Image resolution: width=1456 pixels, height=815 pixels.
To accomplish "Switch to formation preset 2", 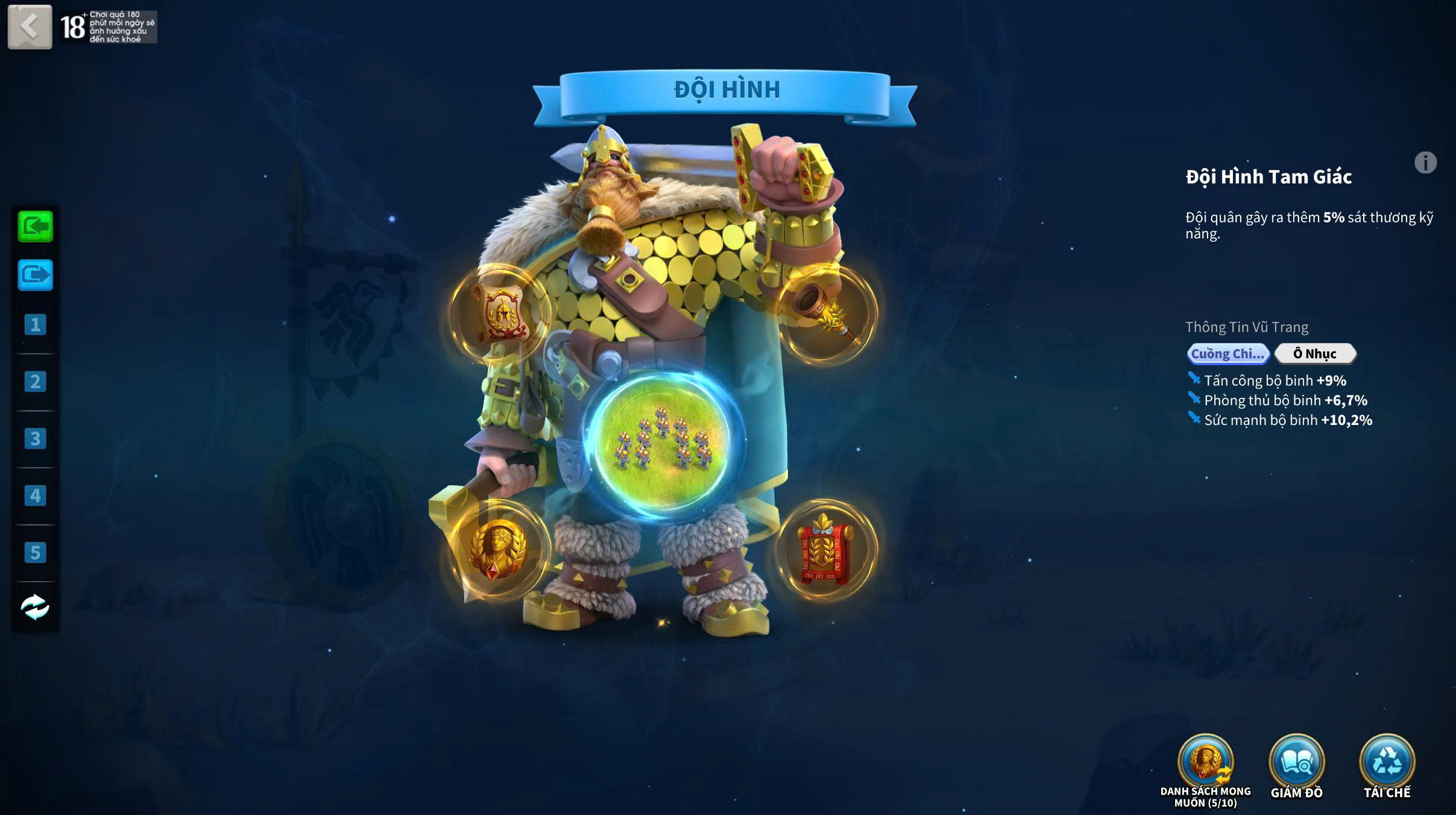I will point(35,382).
